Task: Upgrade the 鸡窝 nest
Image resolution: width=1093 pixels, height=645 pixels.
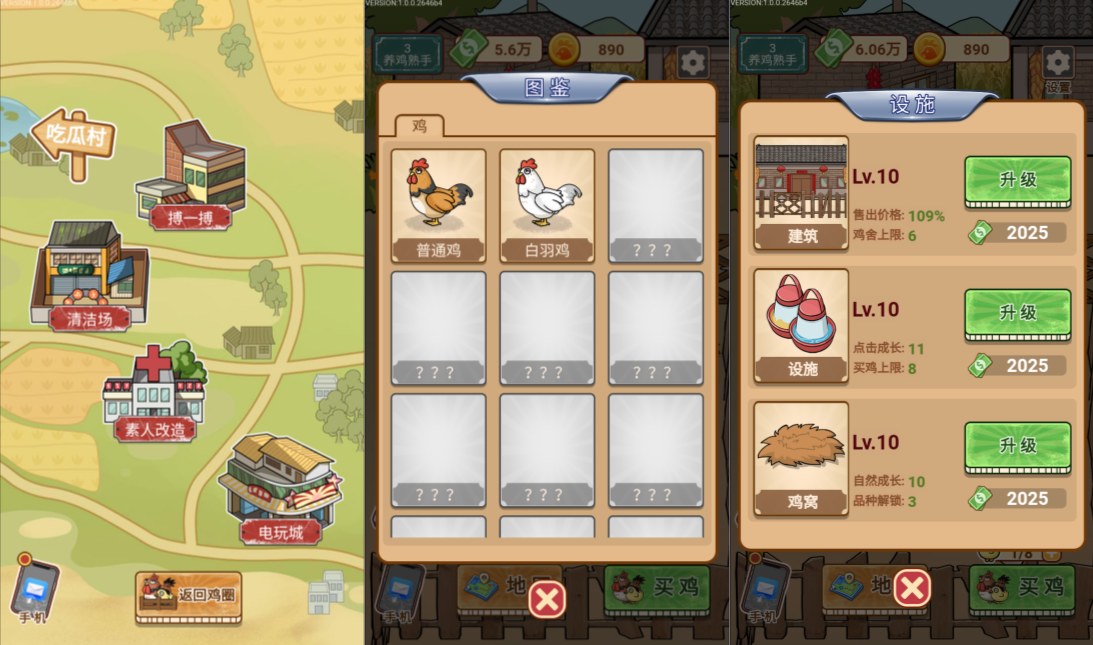Action: click(1017, 446)
